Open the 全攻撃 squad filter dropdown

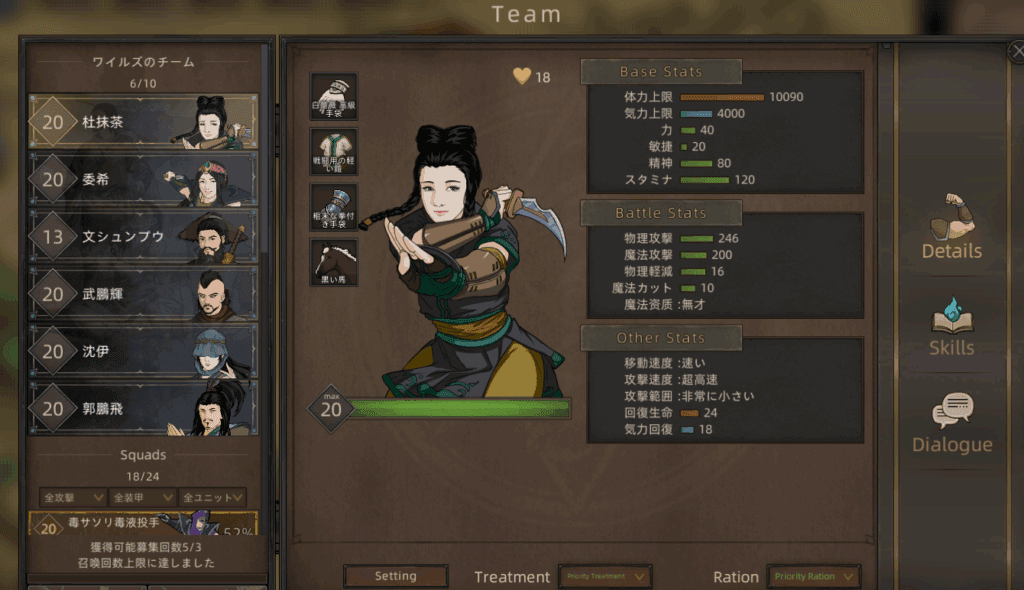click(74, 497)
